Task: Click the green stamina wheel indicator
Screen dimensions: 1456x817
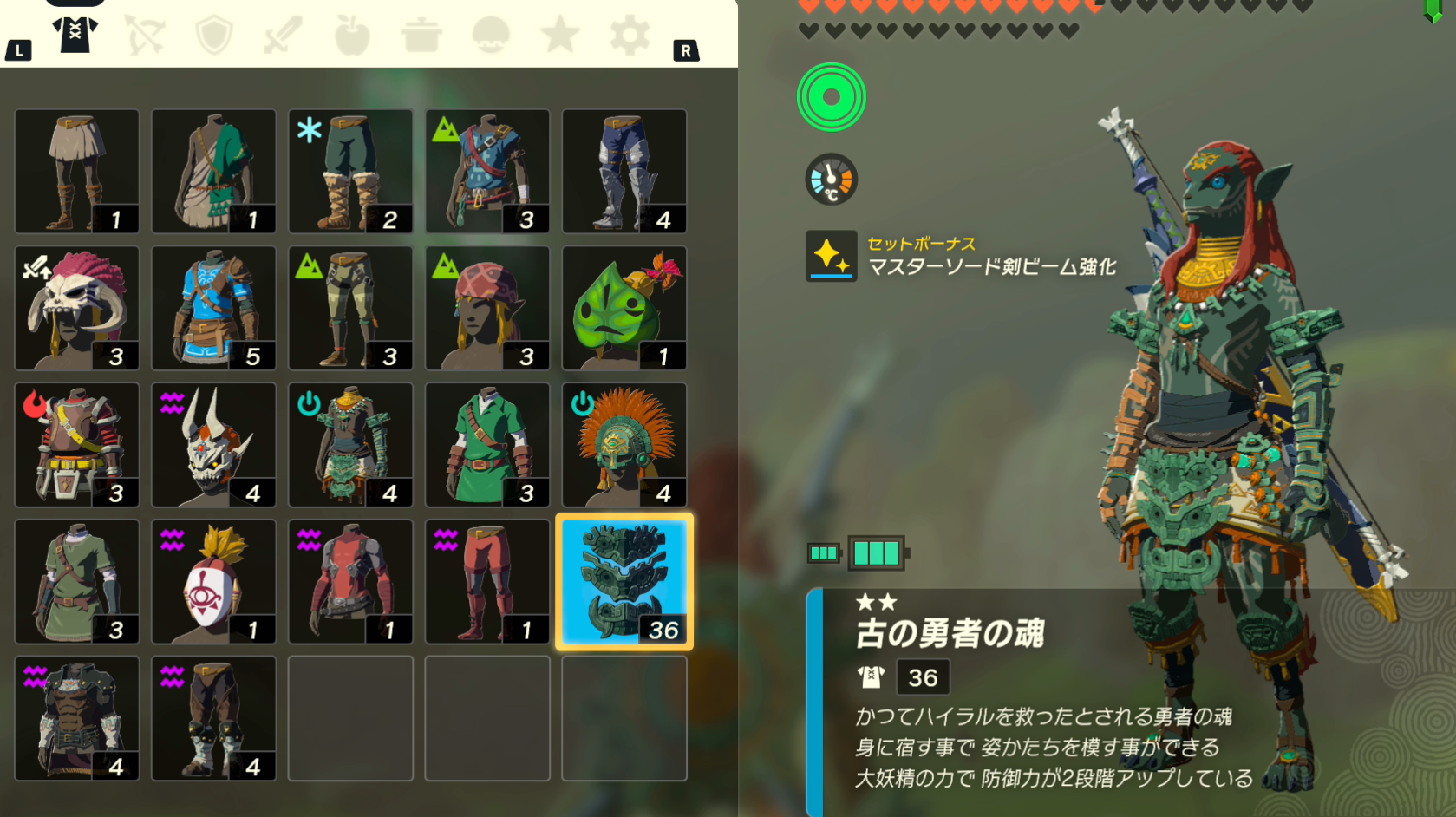Action: coord(830,97)
